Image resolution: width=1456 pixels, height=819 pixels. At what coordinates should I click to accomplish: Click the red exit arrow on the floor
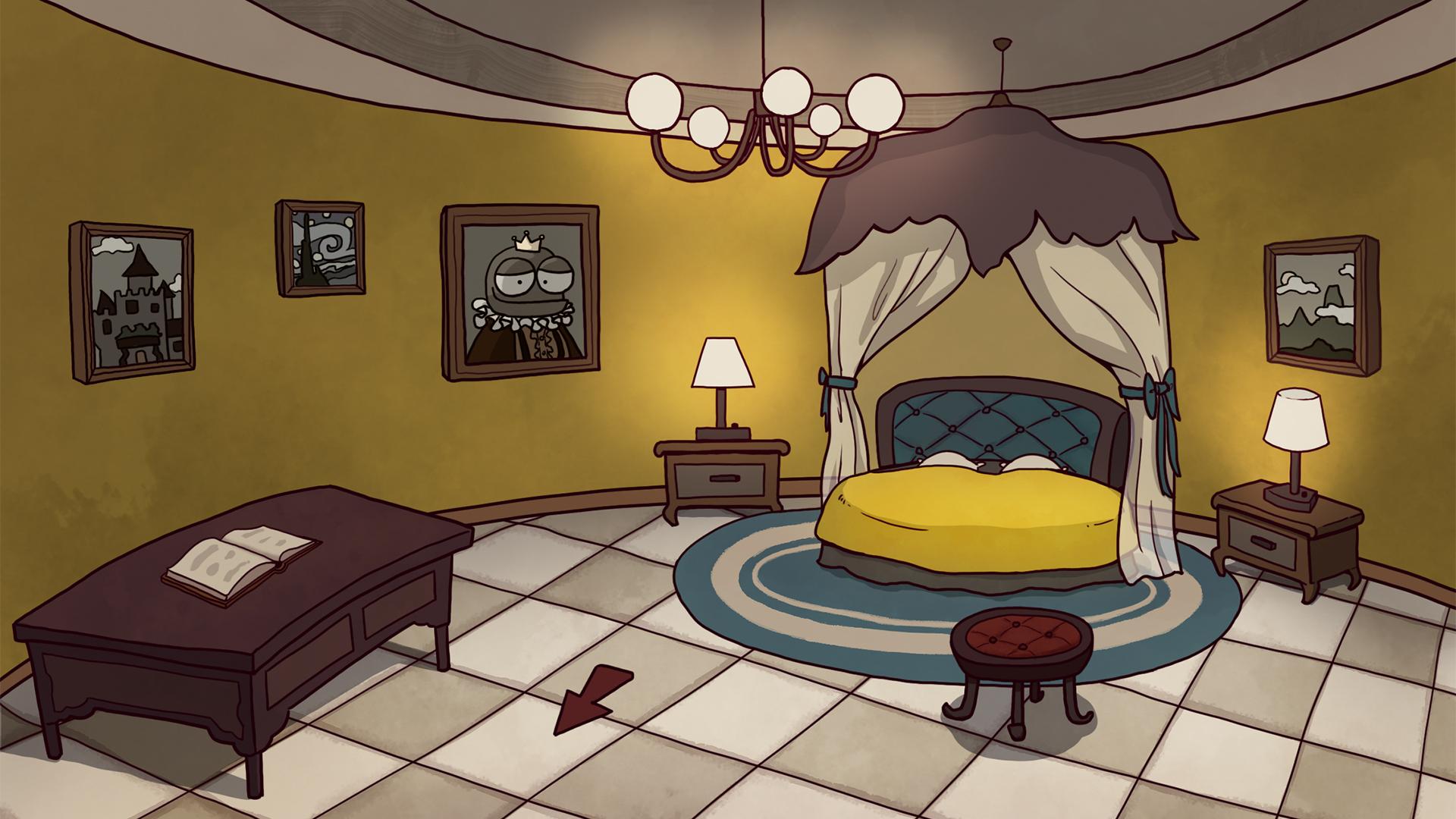(590, 698)
